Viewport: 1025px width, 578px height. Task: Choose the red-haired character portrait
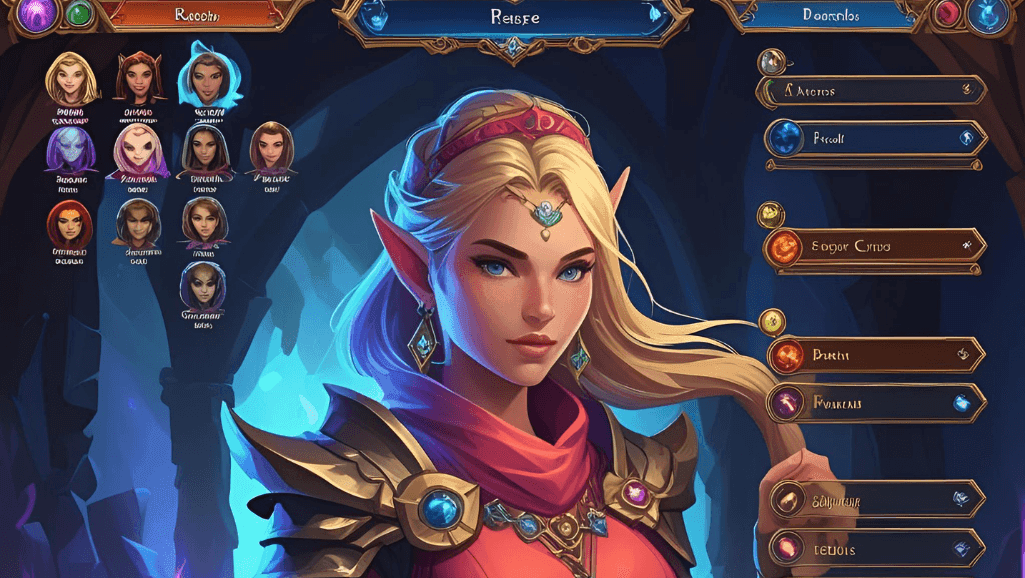point(69,224)
